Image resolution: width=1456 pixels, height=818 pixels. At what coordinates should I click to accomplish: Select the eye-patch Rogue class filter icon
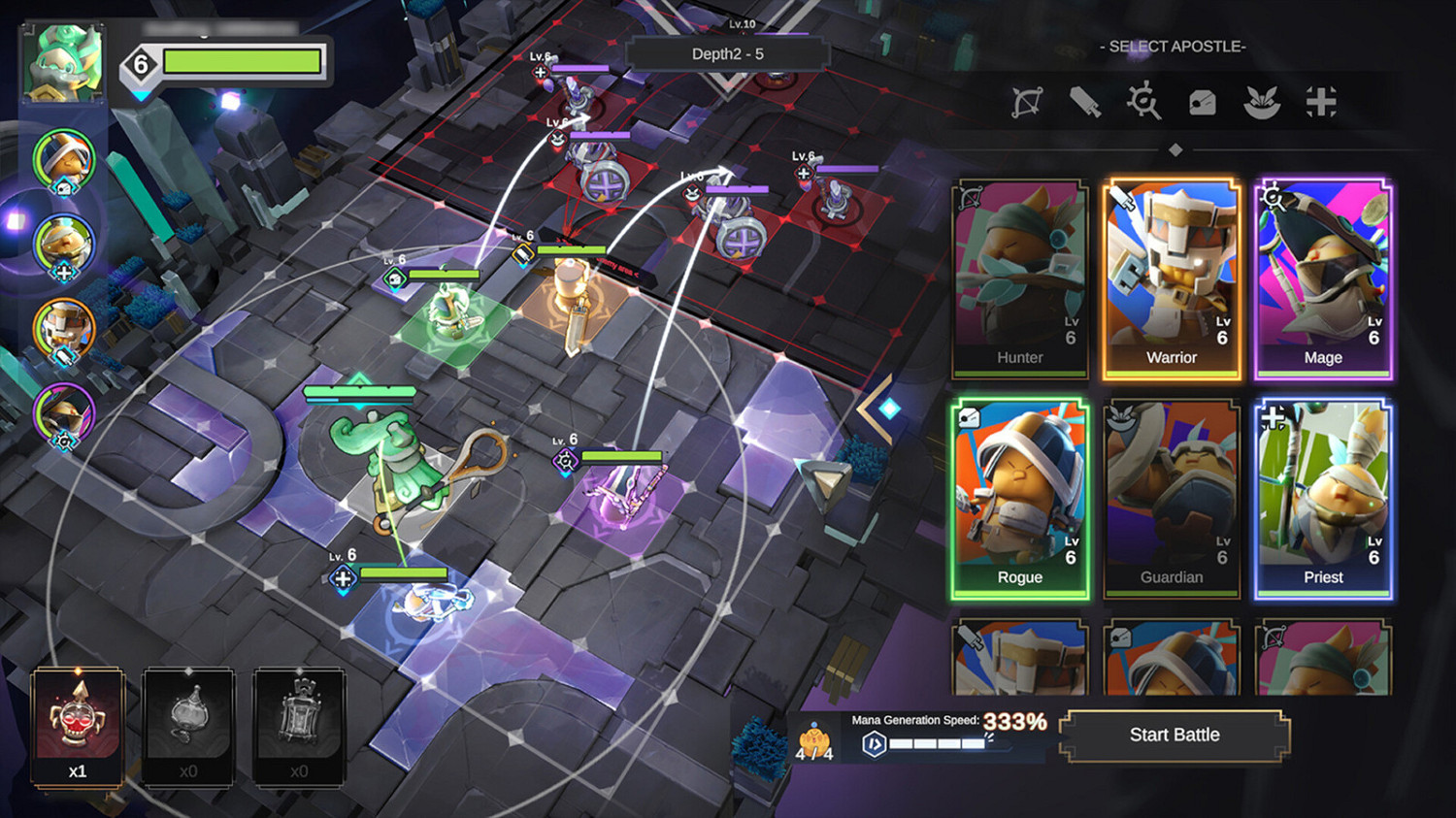tap(1204, 100)
